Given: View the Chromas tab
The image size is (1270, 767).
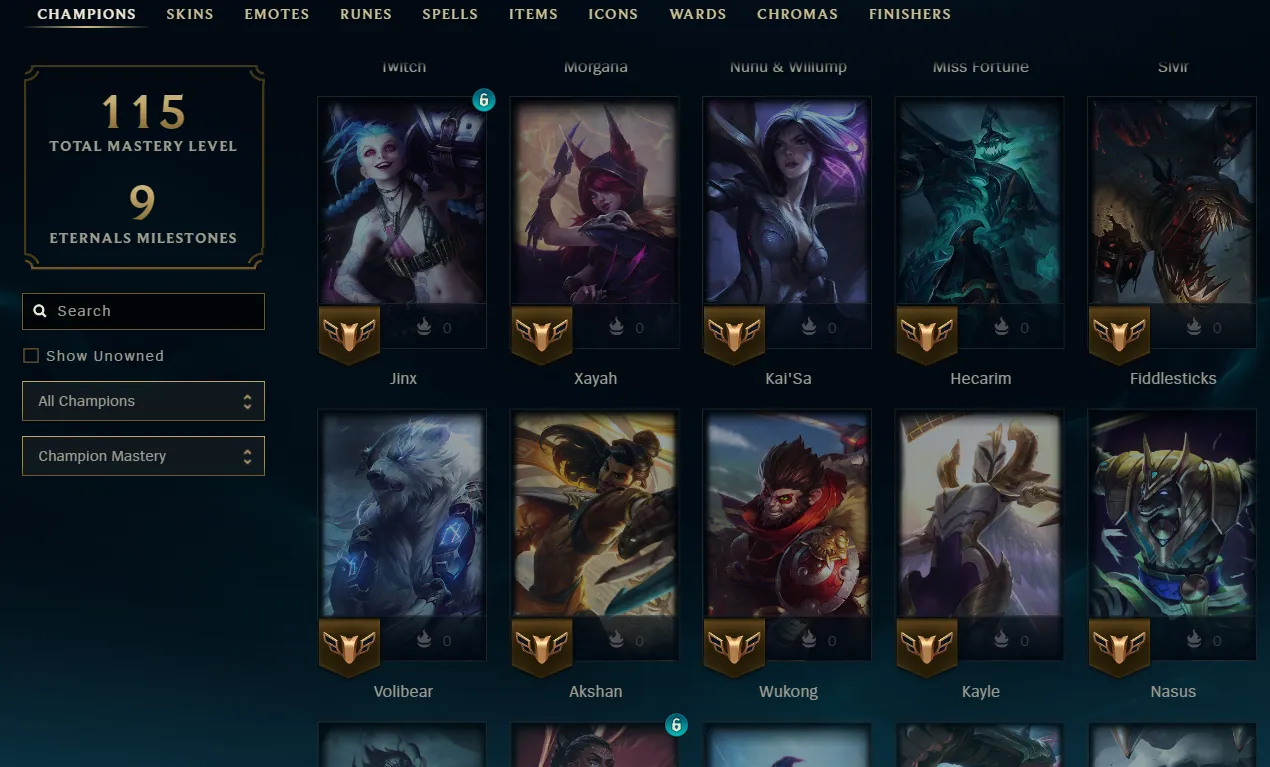Looking at the screenshot, I should coord(797,14).
